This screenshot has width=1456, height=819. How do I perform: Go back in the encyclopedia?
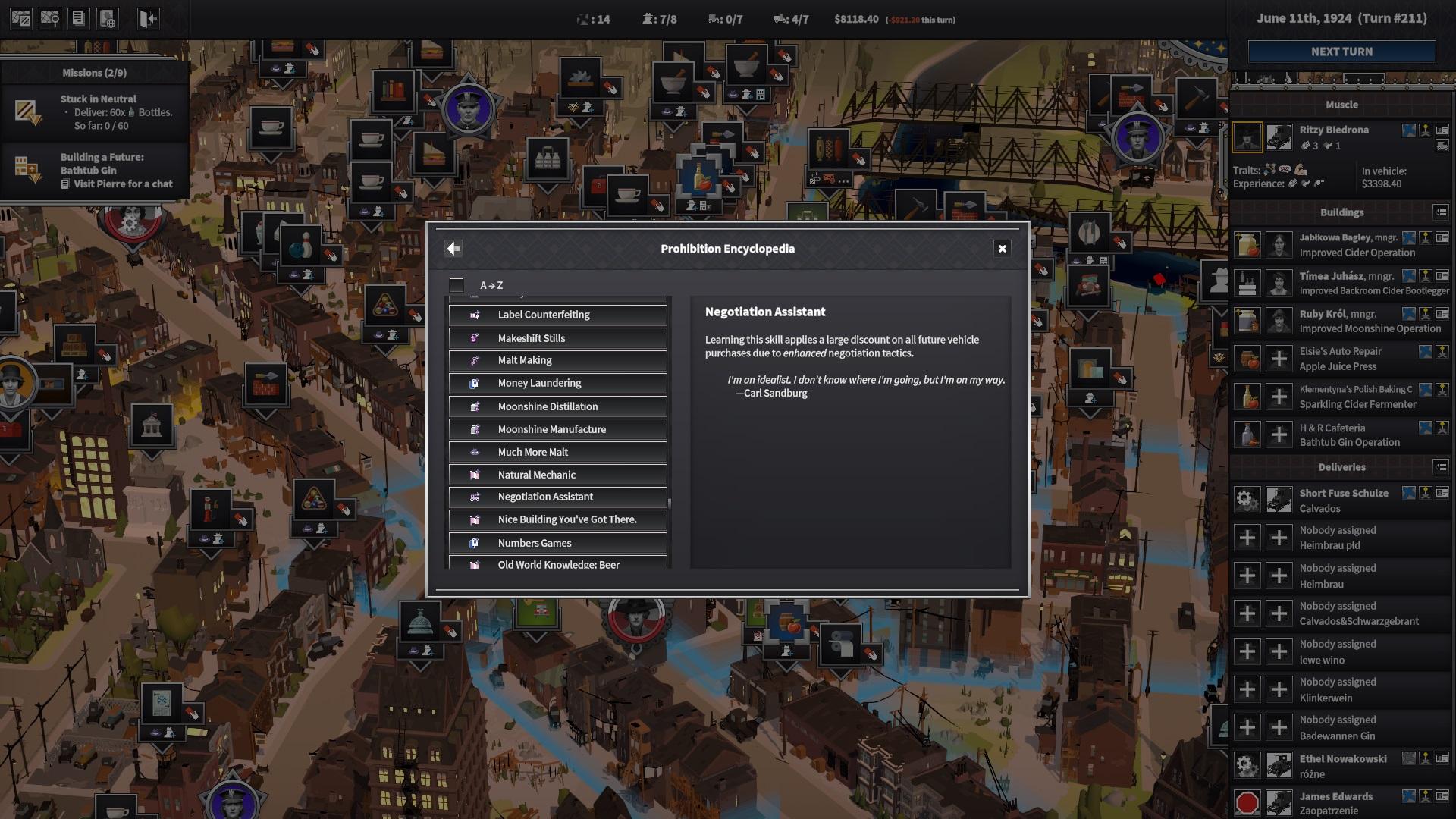(453, 249)
